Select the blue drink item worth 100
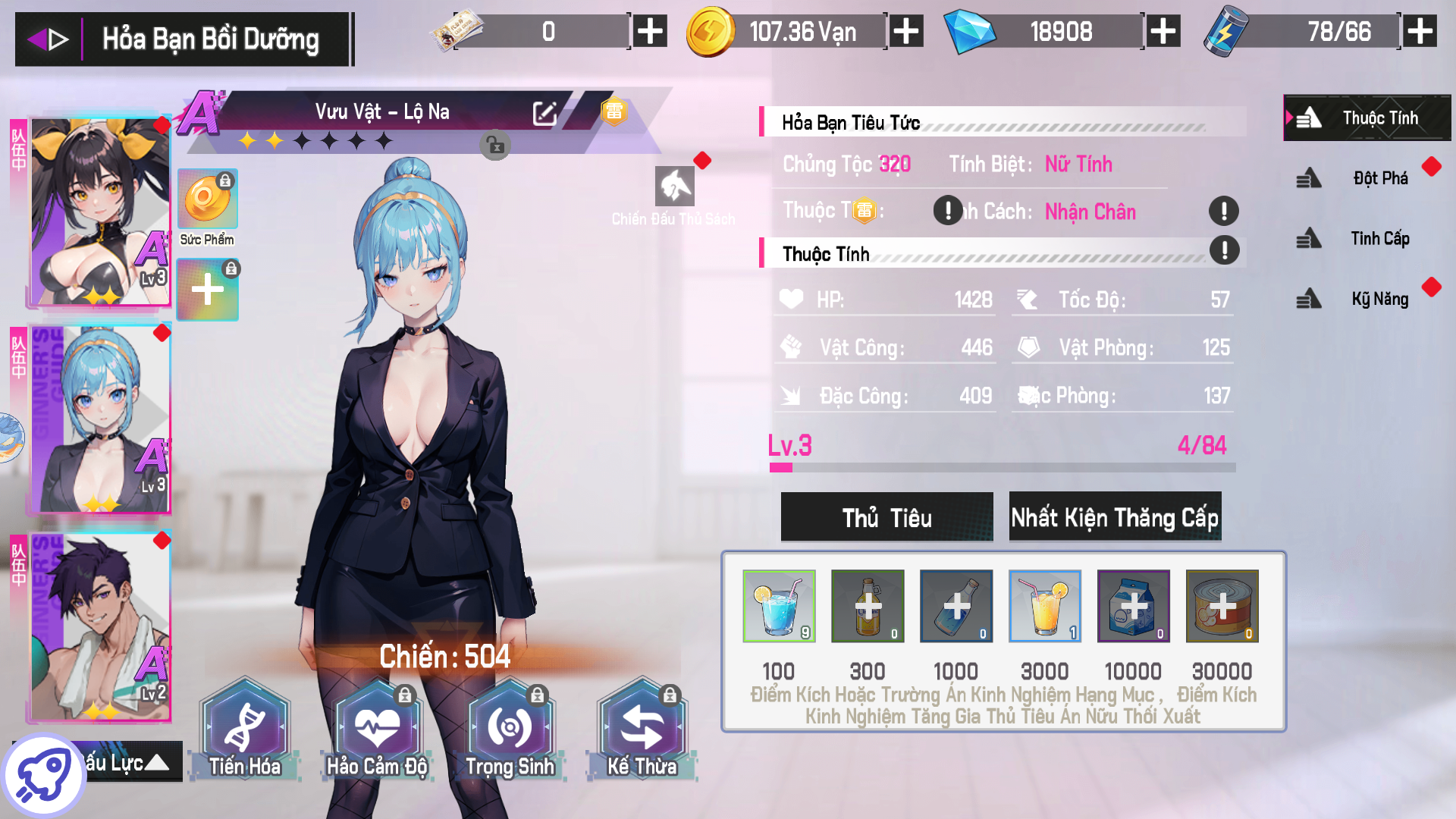Screen dimensions: 1456x819 779,606
